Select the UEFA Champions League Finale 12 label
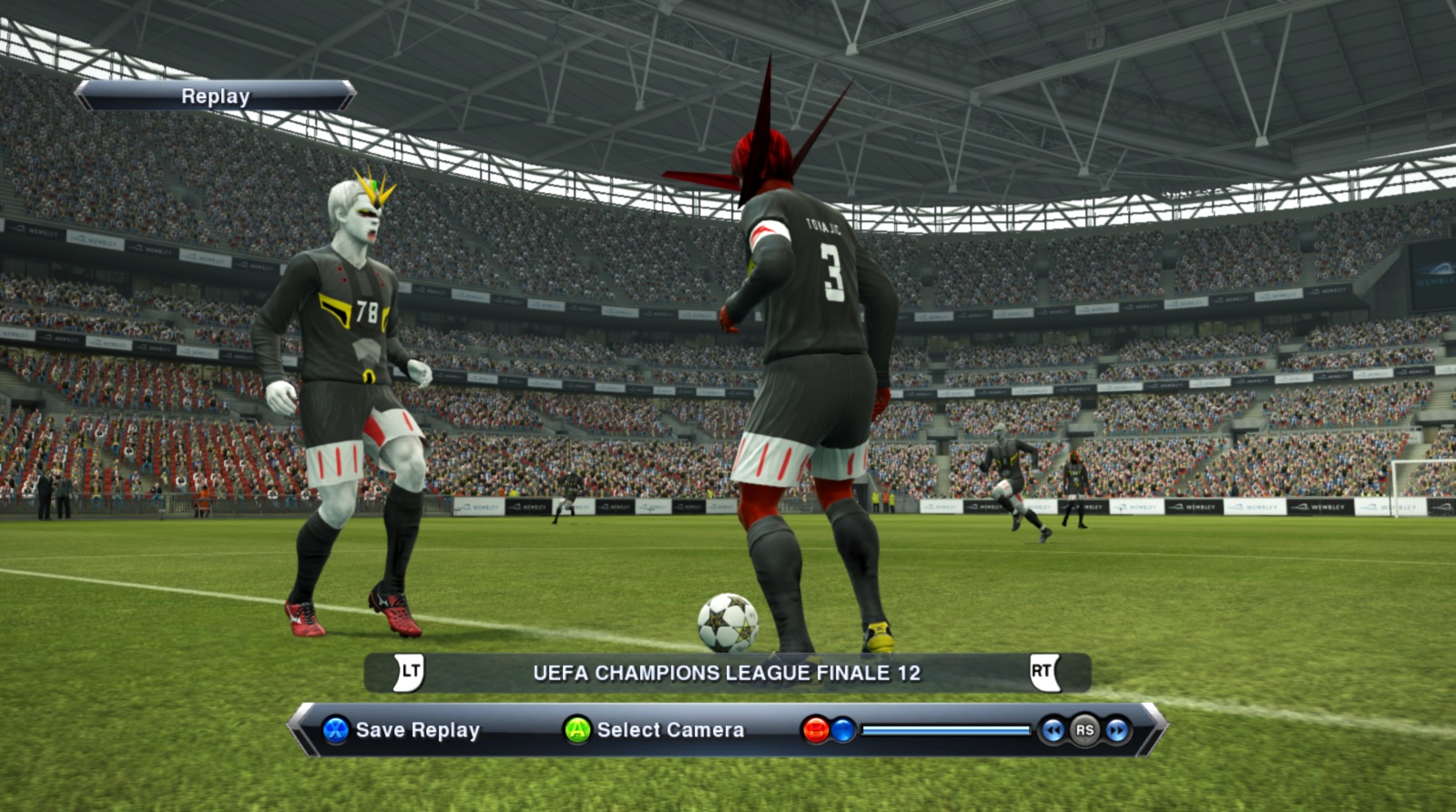The width and height of the screenshot is (1456, 812). (726, 673)
